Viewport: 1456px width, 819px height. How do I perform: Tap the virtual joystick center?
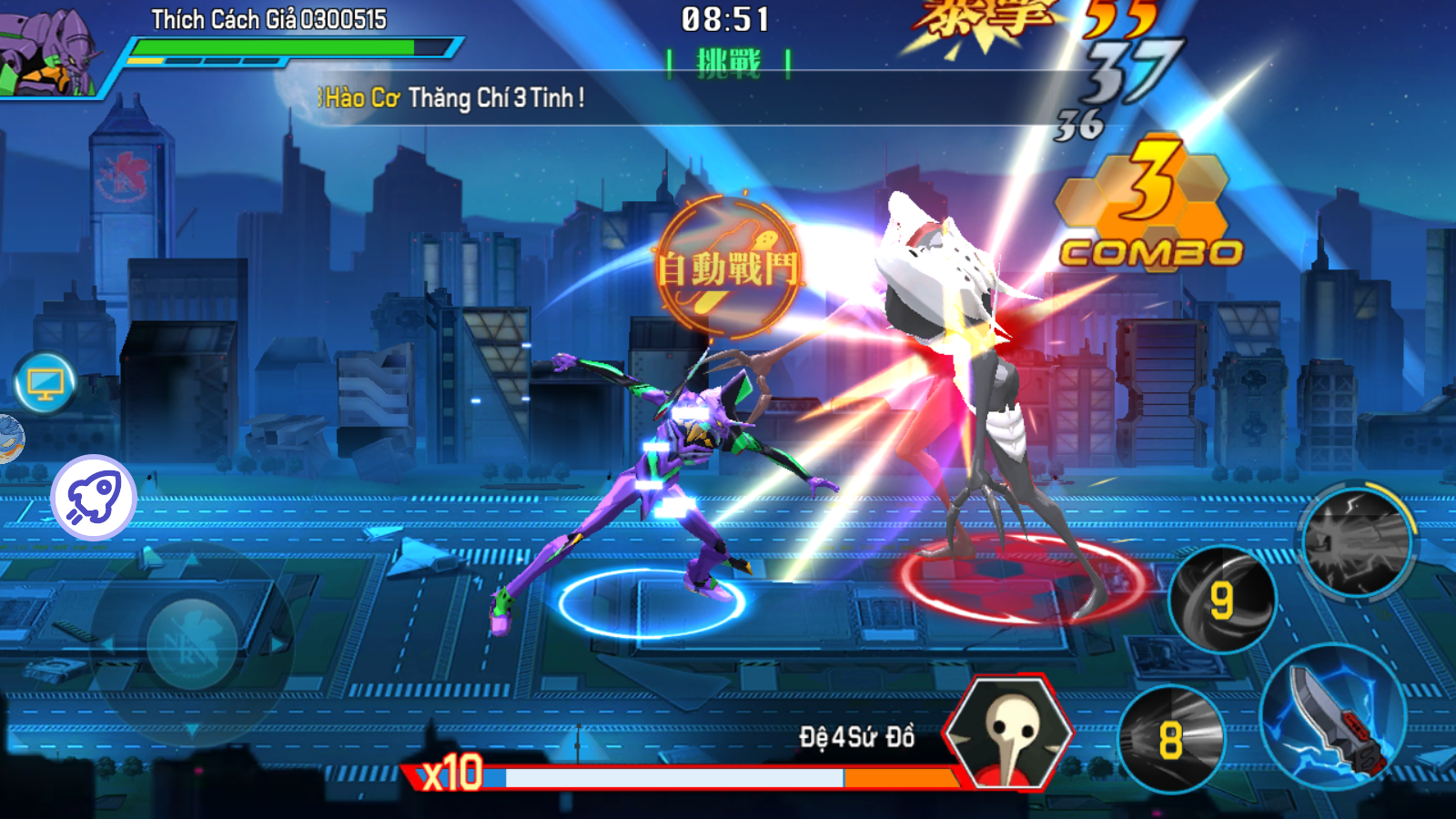[x=192, y=644]
